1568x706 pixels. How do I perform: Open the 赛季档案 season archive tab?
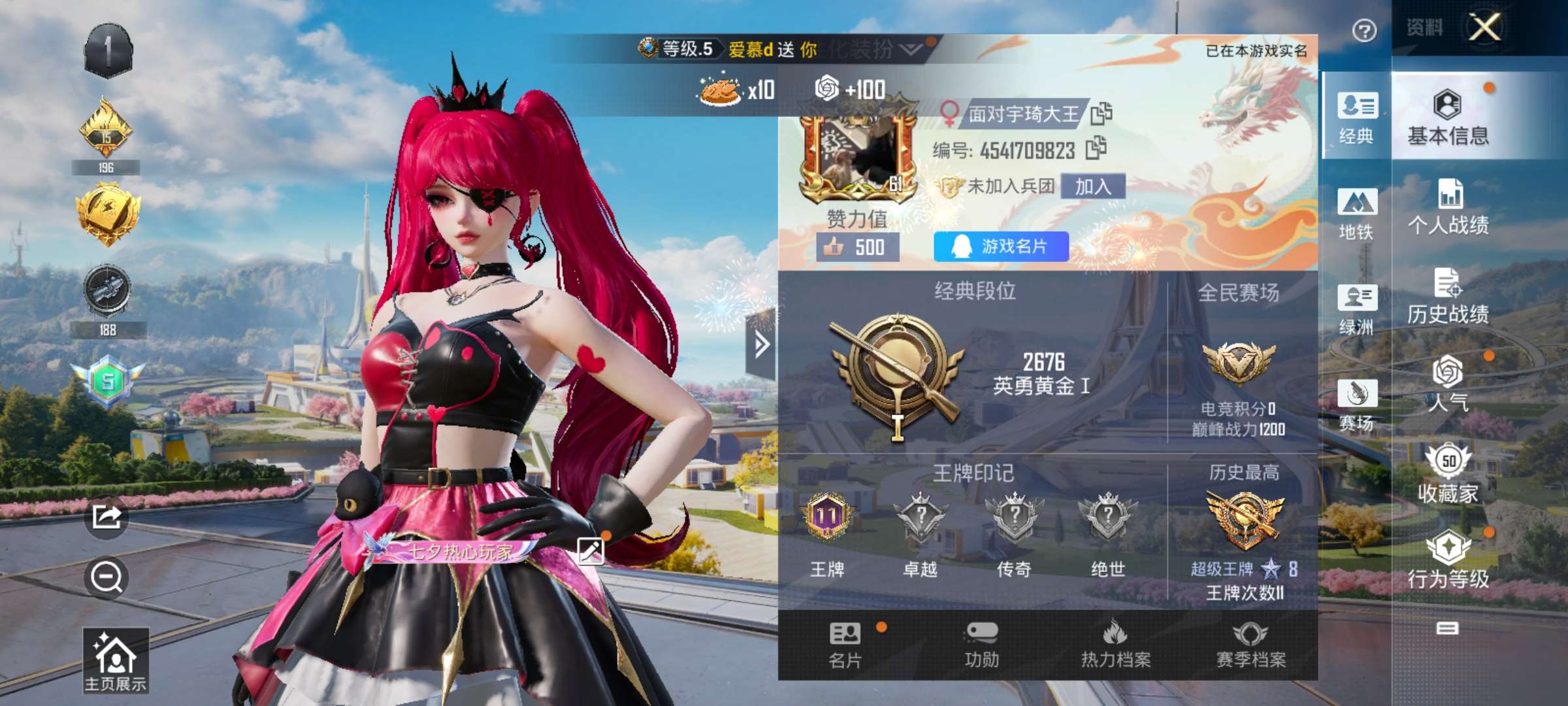point(1250,645)
